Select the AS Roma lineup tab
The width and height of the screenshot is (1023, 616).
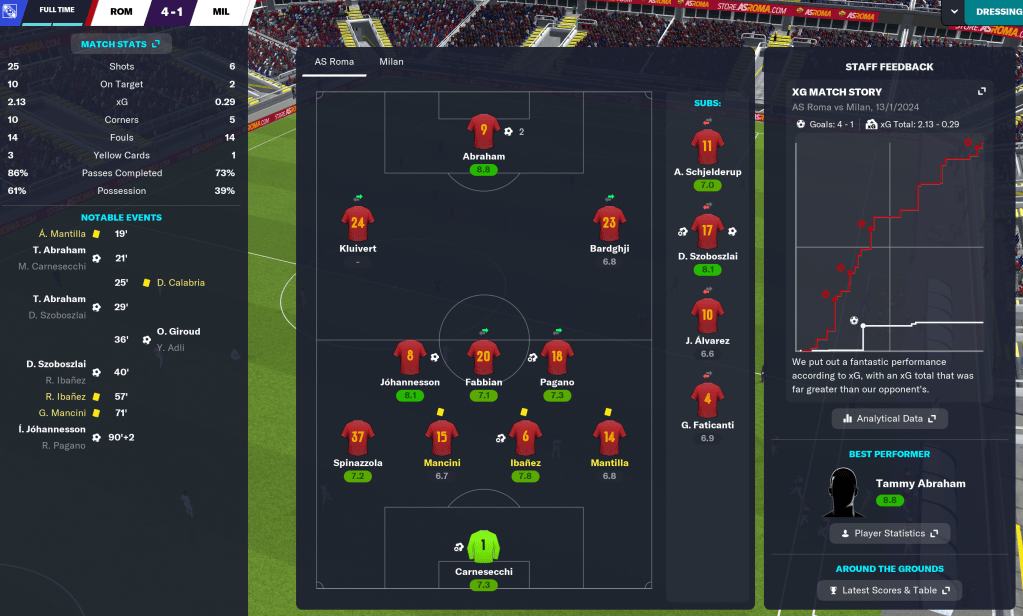coord(333,61)
